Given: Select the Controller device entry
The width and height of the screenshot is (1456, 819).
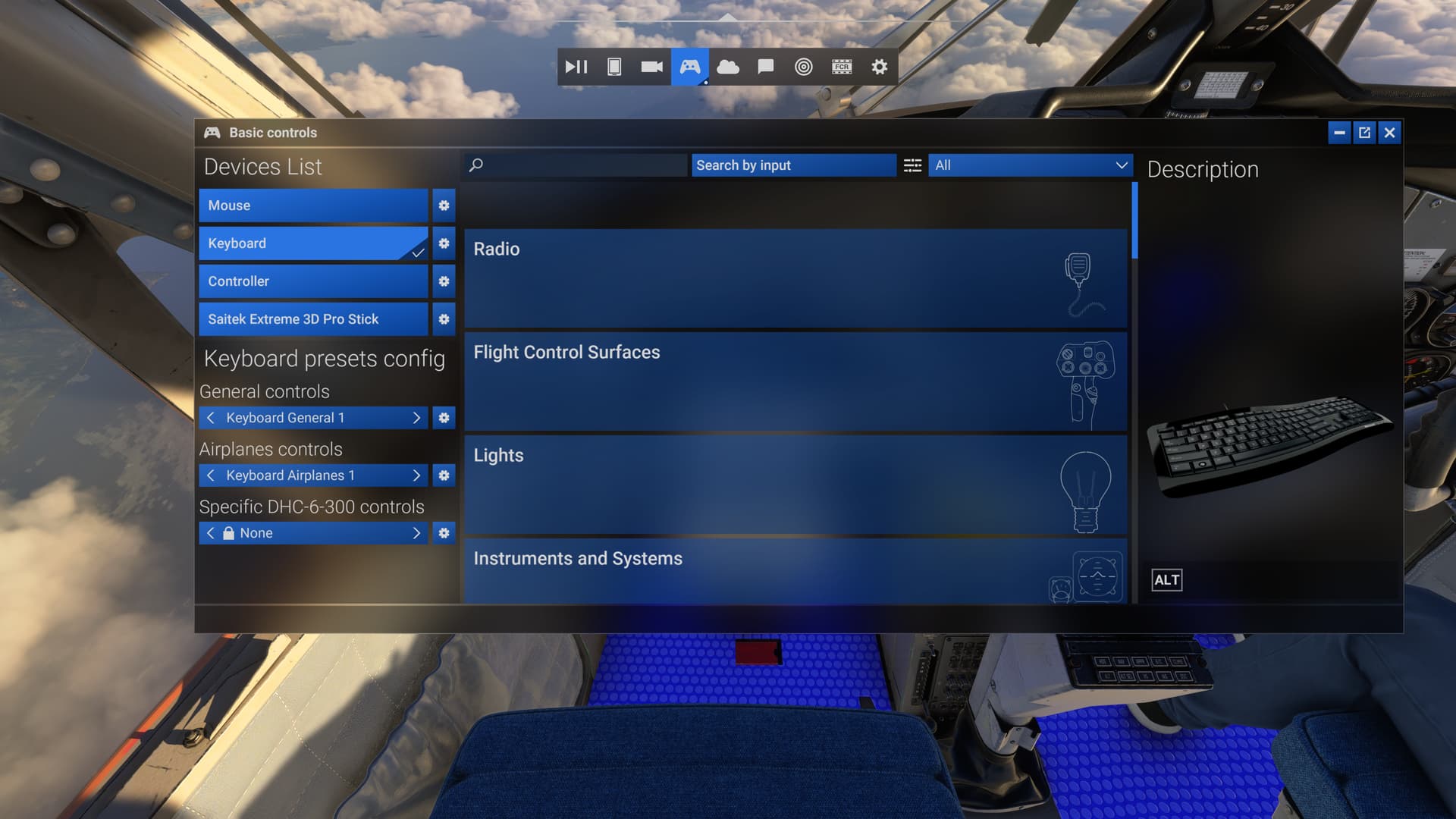Looking at the screenshot, I should point(311,281).
